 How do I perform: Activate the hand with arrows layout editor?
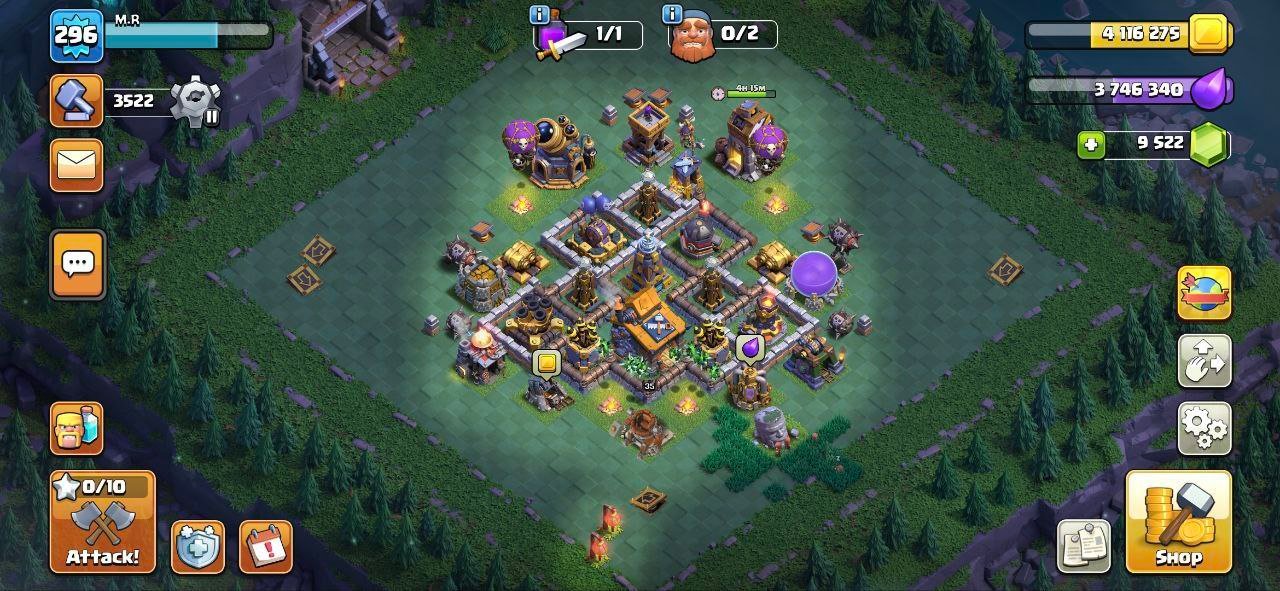point(1204,361)
